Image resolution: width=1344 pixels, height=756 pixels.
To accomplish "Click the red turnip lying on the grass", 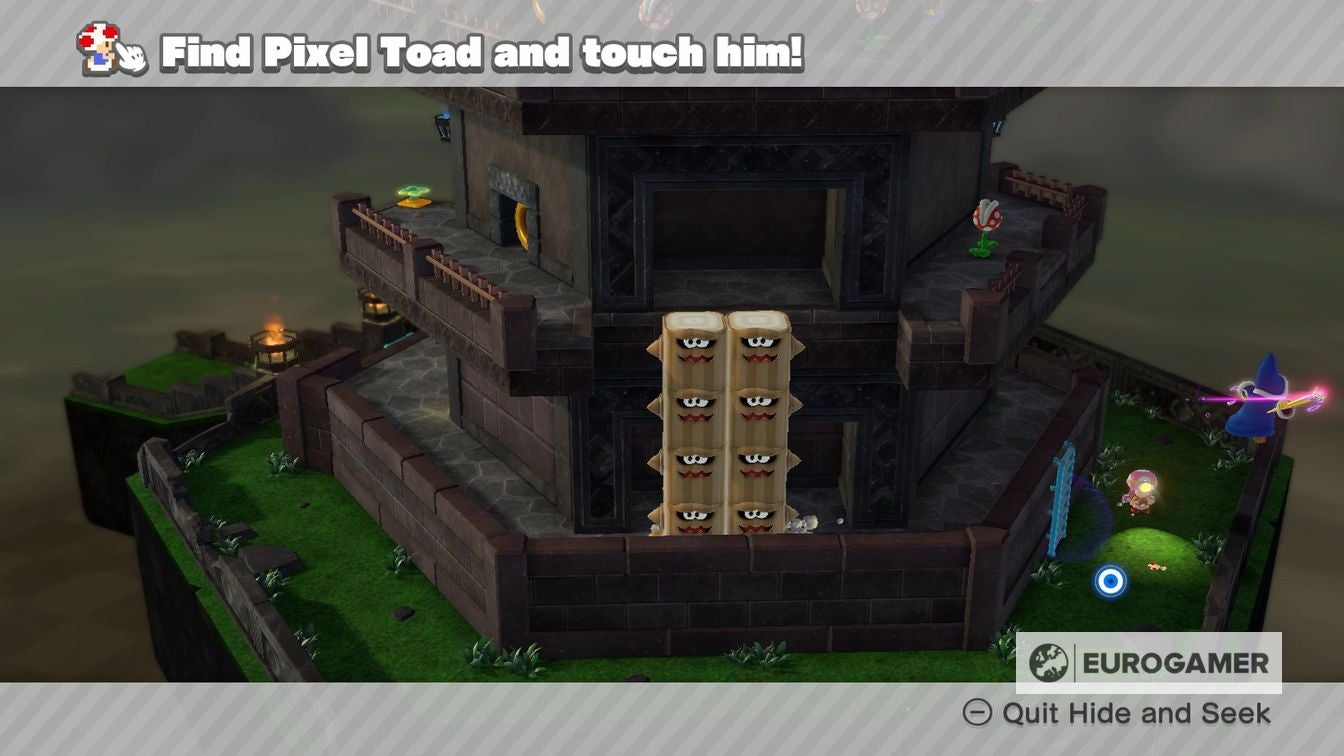I will pyautogui.click(x=1155, y=565).
